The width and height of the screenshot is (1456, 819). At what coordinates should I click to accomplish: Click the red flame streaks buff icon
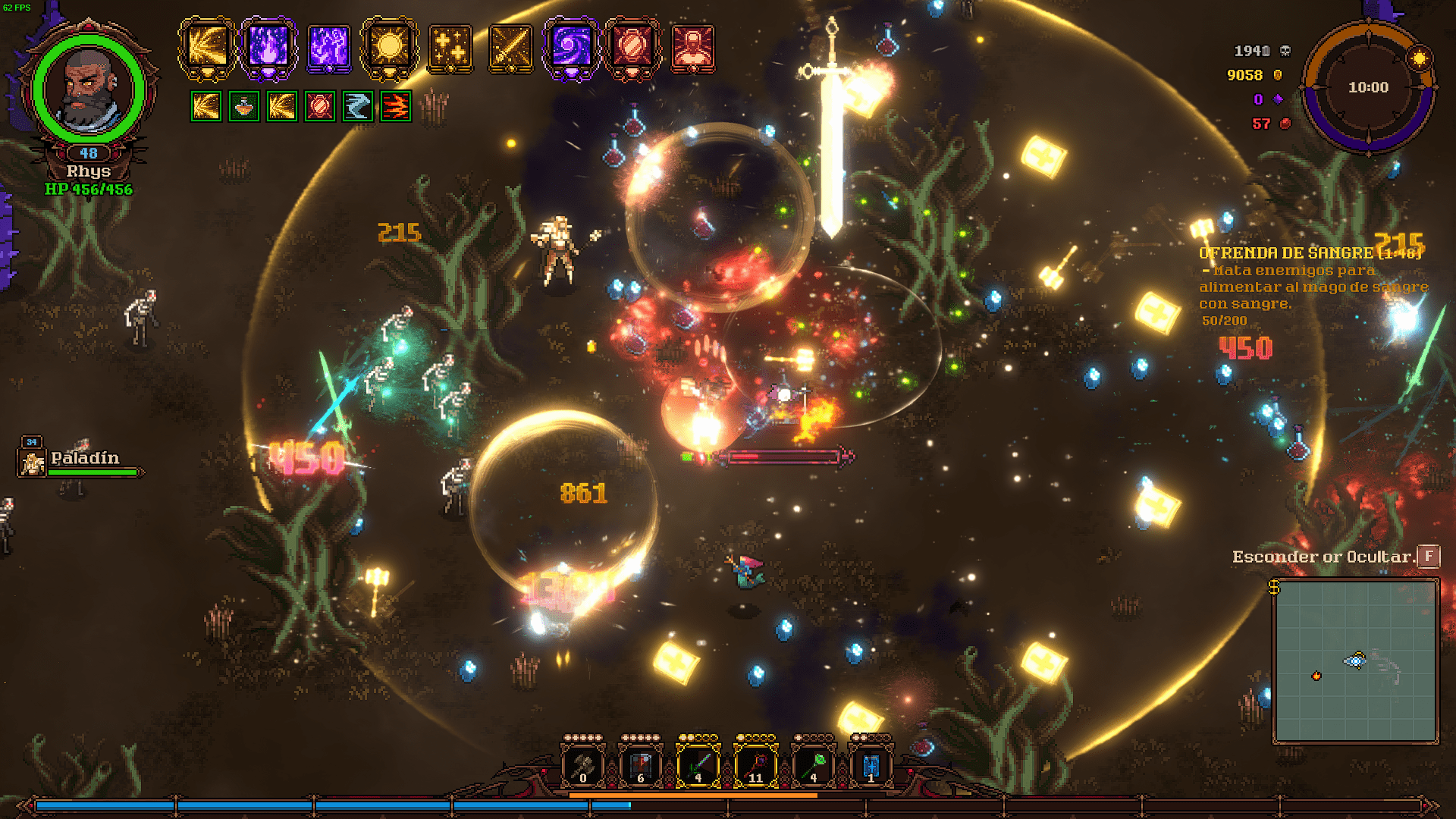pyautogui.click(x=395, y=107)
